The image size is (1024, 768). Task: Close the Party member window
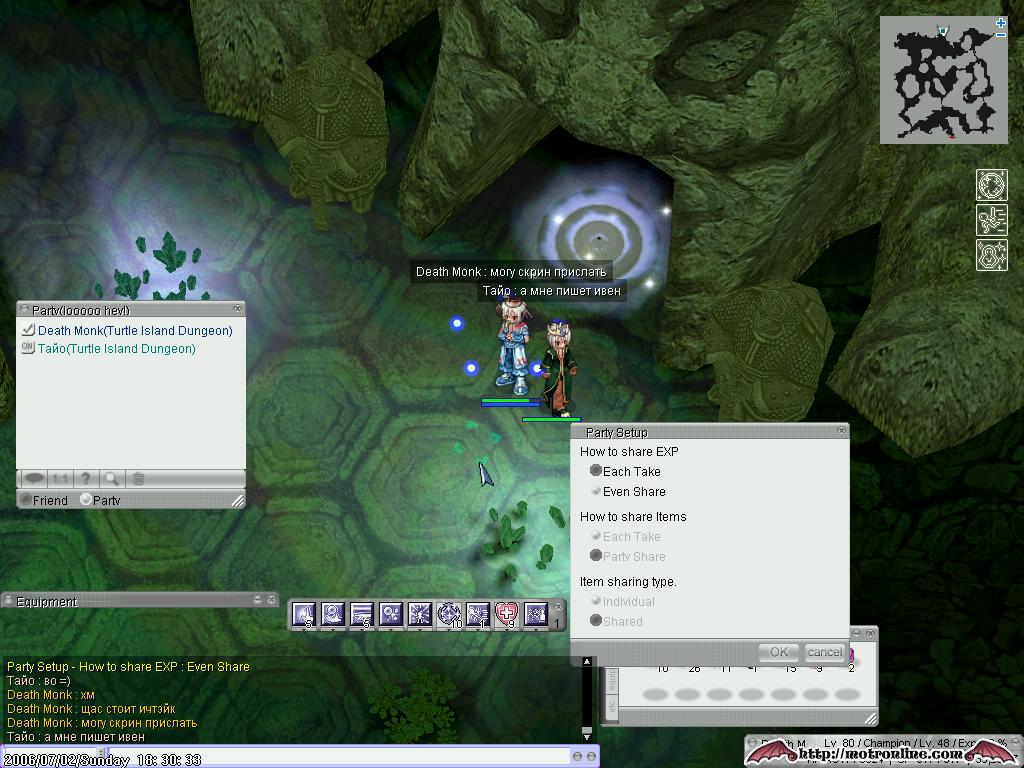click(237, 309)
